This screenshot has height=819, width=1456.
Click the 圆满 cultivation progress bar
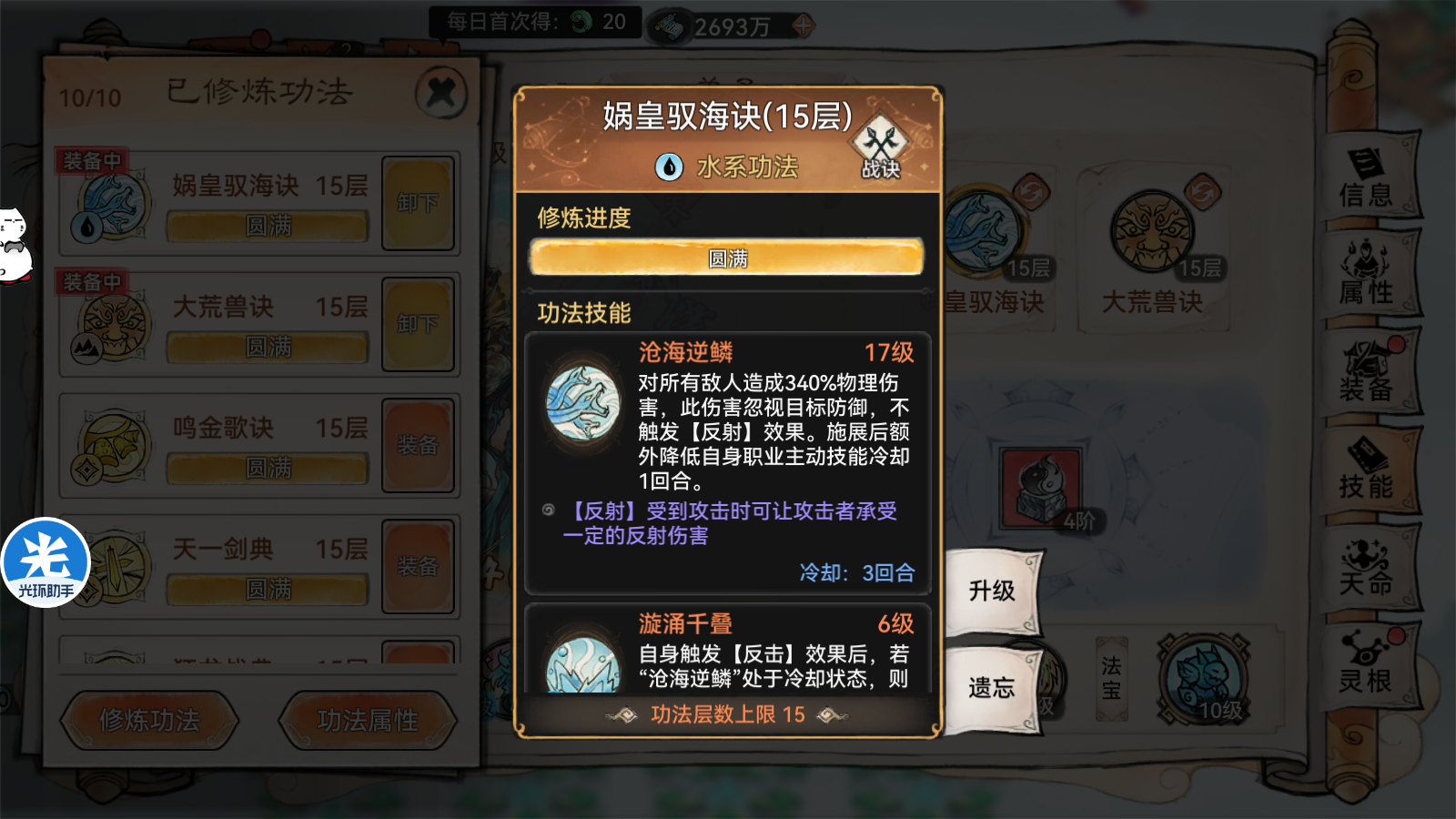(726, 258)
